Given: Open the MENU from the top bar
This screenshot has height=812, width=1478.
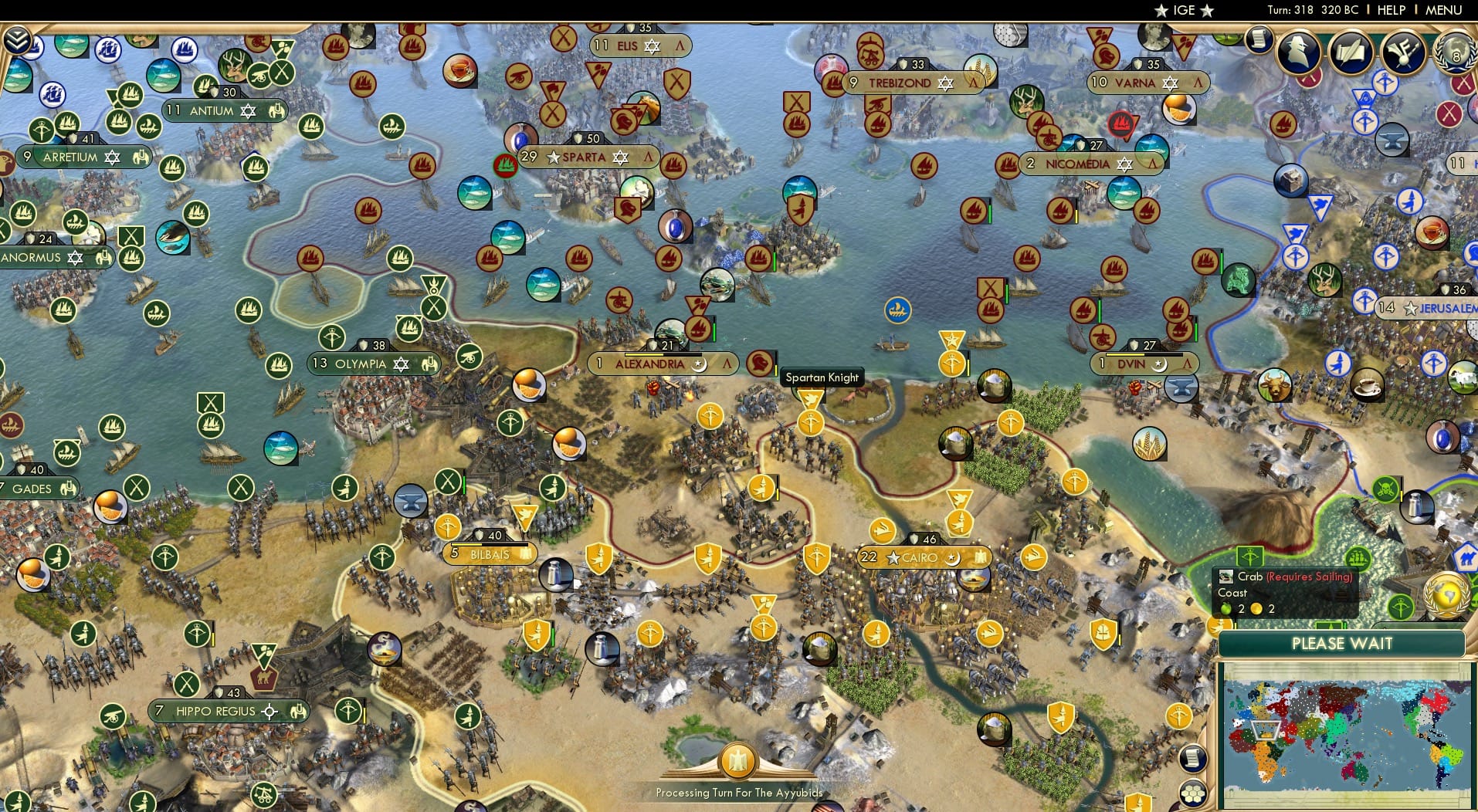Looking at the screenshot, I should coord(1443,9).
